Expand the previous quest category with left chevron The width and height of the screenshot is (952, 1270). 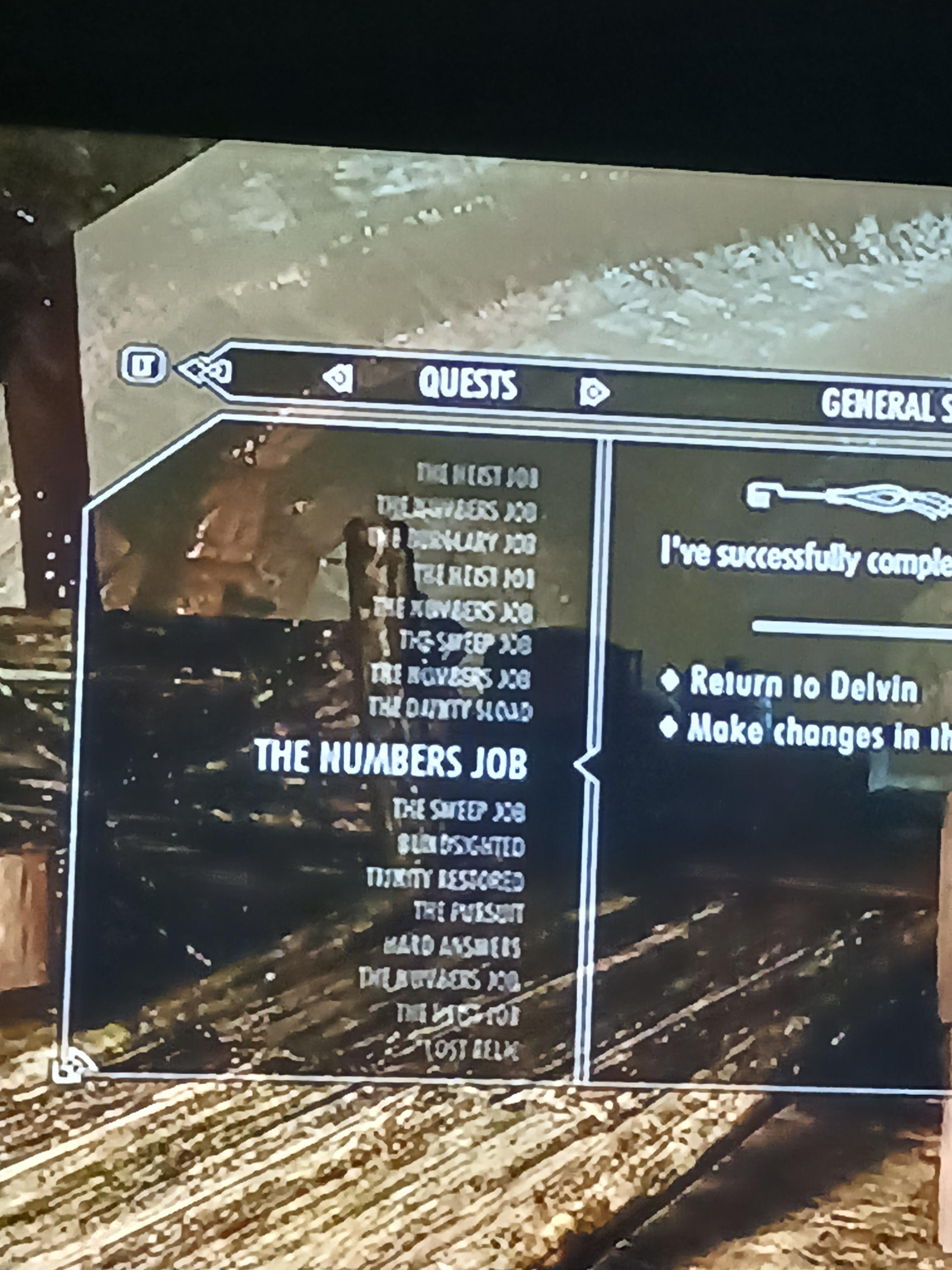338,379
